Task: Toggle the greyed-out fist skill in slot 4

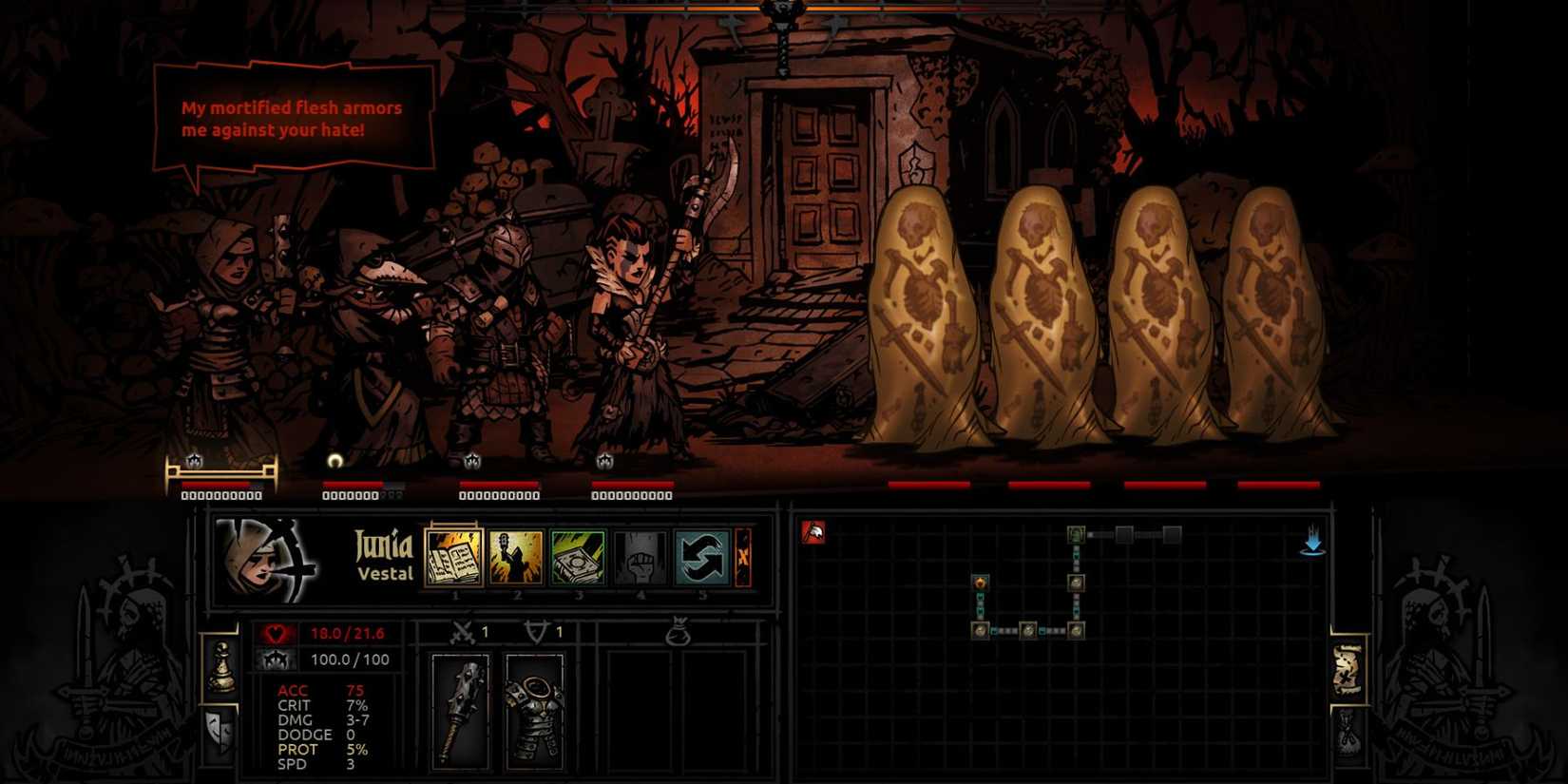Action: pos(639,557)
